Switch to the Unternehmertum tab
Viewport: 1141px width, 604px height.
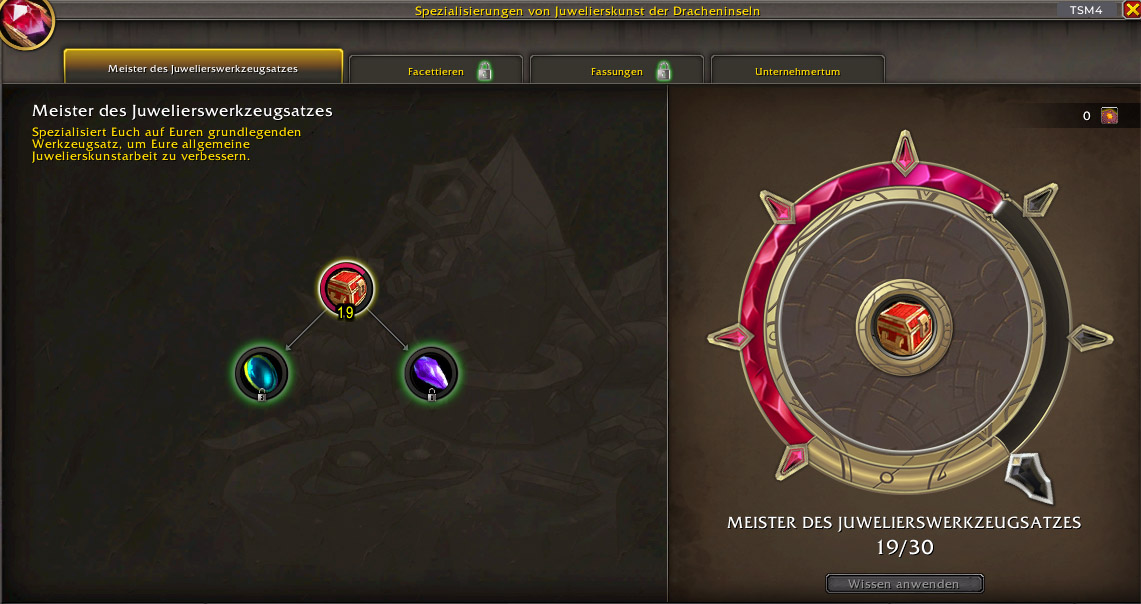[x=797, y=71]
